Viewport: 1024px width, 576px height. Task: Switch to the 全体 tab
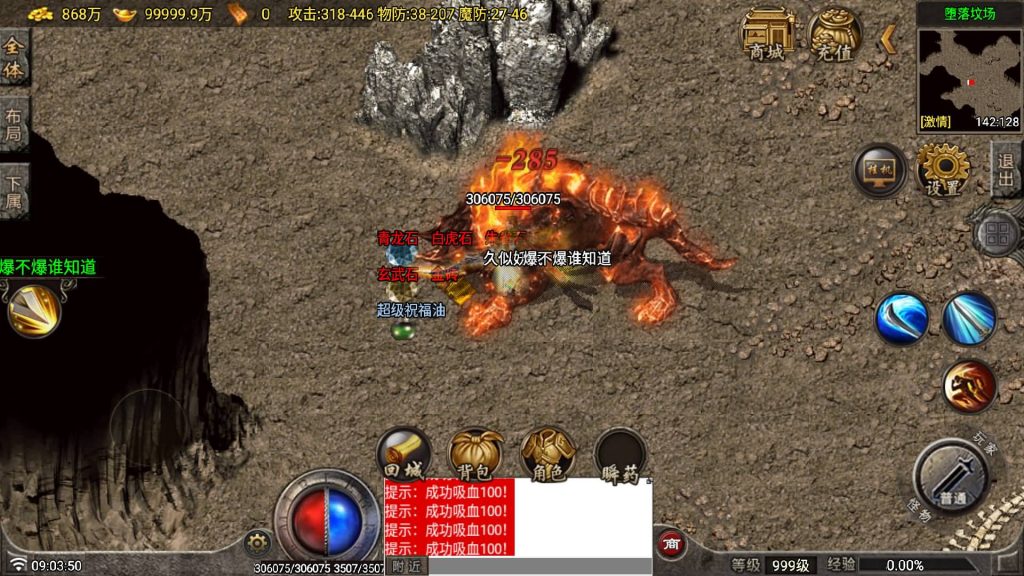14,57
